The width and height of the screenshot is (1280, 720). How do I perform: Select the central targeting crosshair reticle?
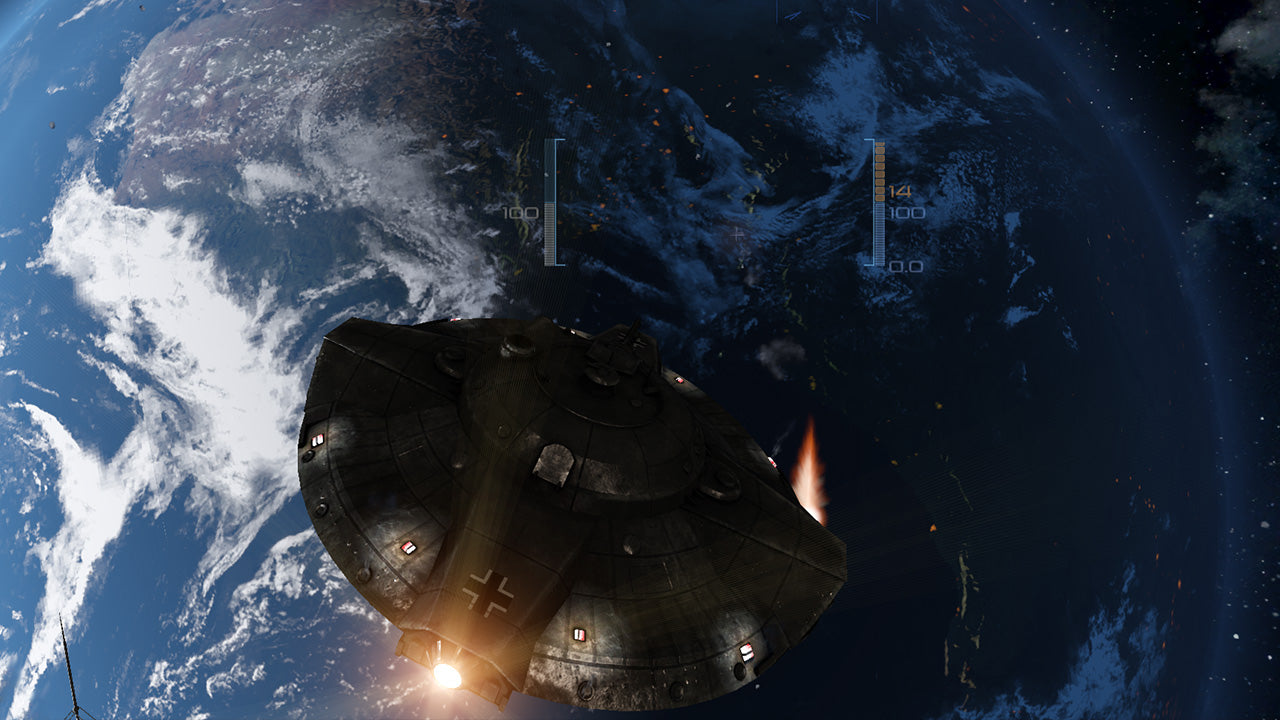[x=736, y=235]
